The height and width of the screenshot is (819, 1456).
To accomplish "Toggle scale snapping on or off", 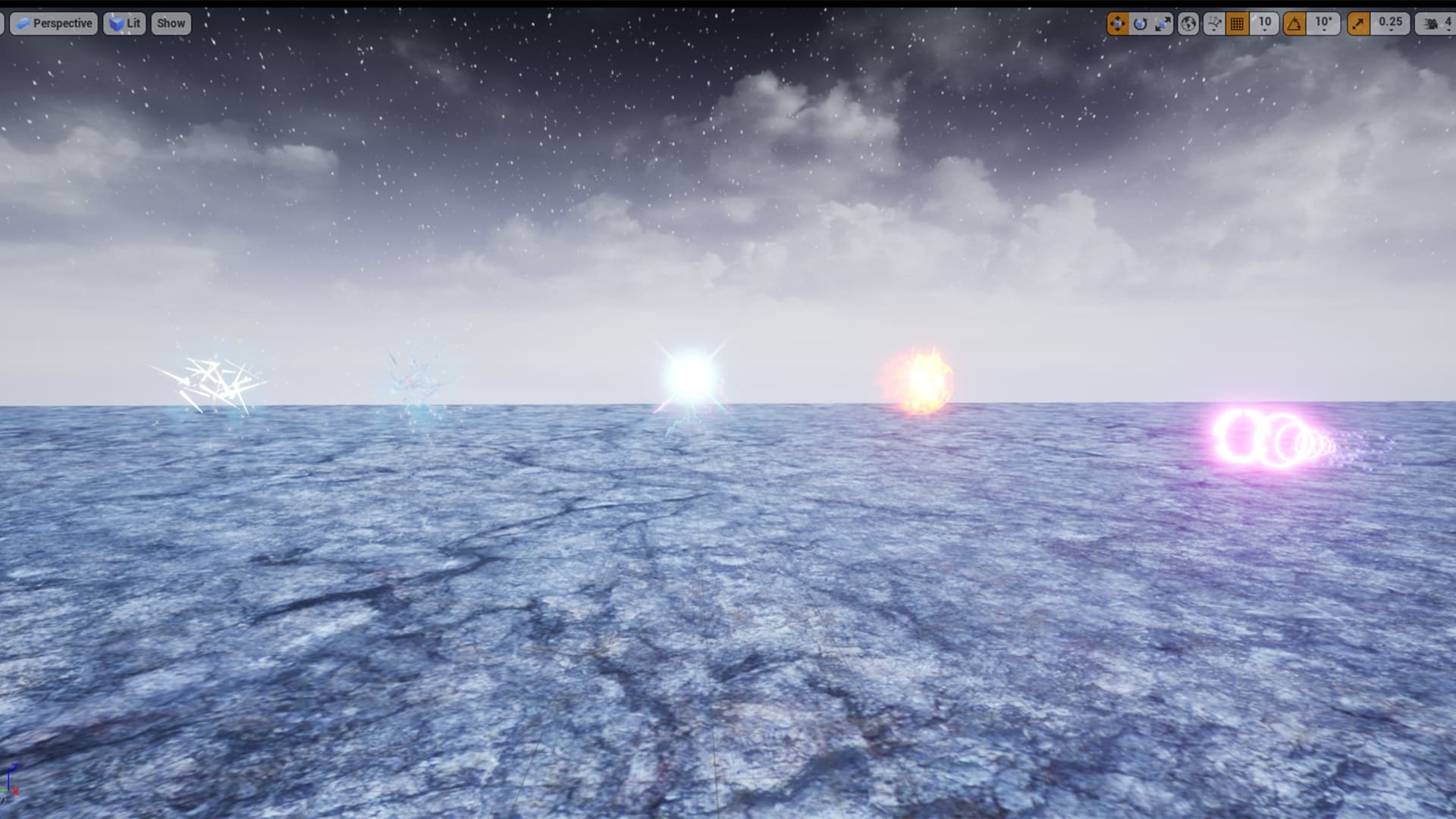I will point(1361,24).
